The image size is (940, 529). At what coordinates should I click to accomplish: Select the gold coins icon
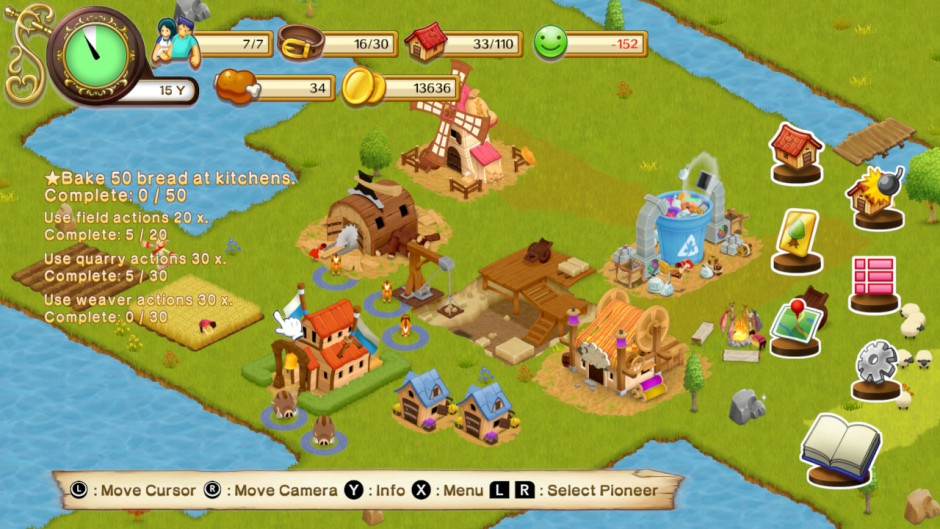pos(363,88)
